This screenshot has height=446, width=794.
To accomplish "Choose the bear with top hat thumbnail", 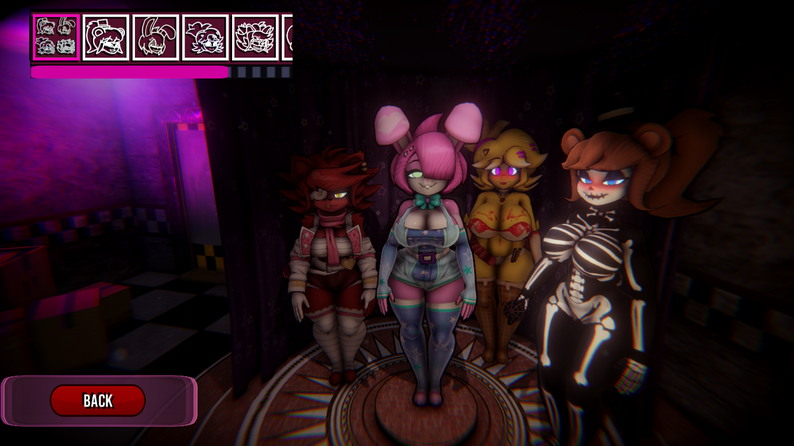I will [105, 37].
